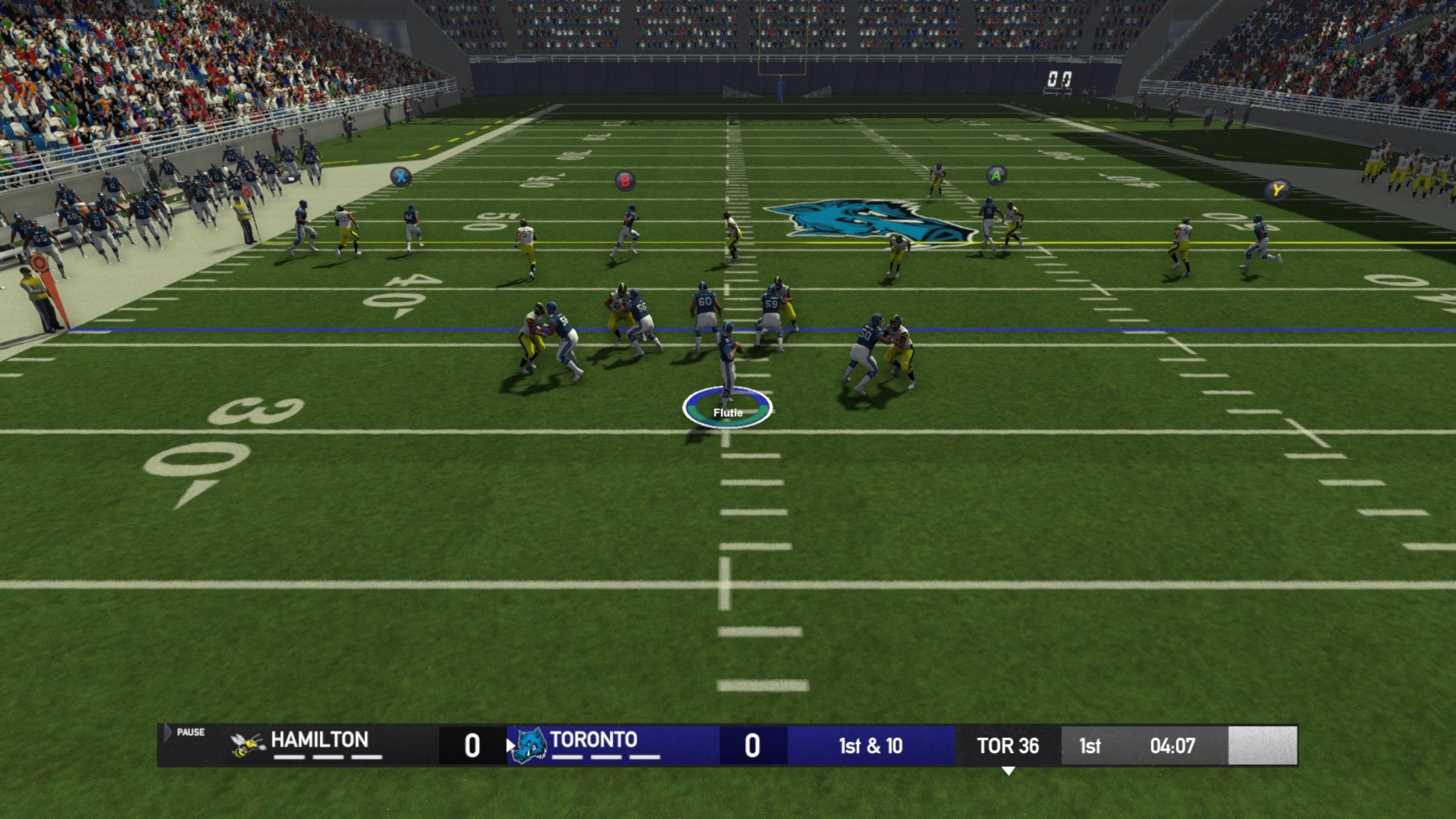Click the B receiver button icon
Screen dimensions: 1456x819
[x=623, y=181]
